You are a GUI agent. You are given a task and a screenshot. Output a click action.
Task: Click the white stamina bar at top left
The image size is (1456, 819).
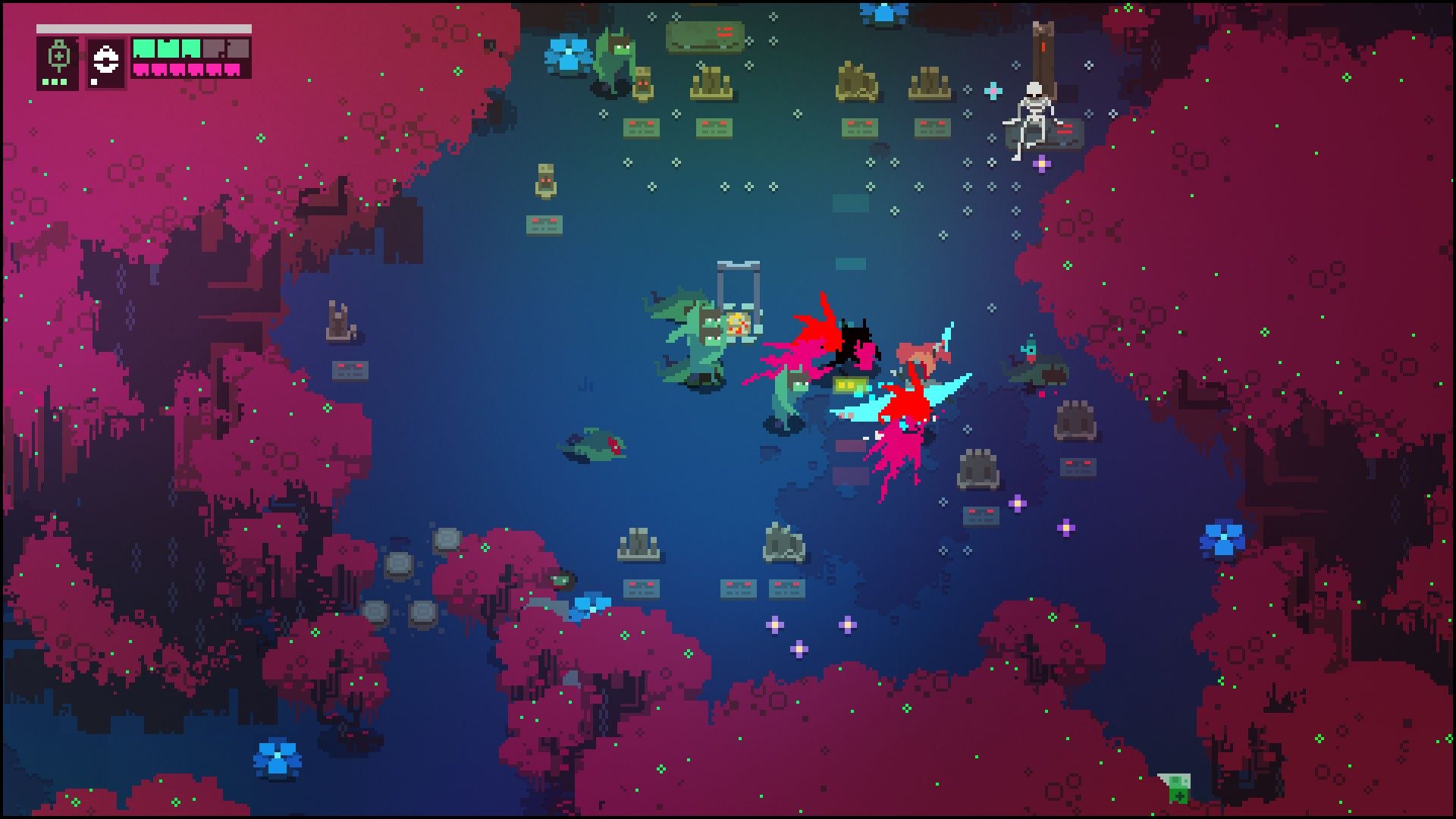coord(144,28)
